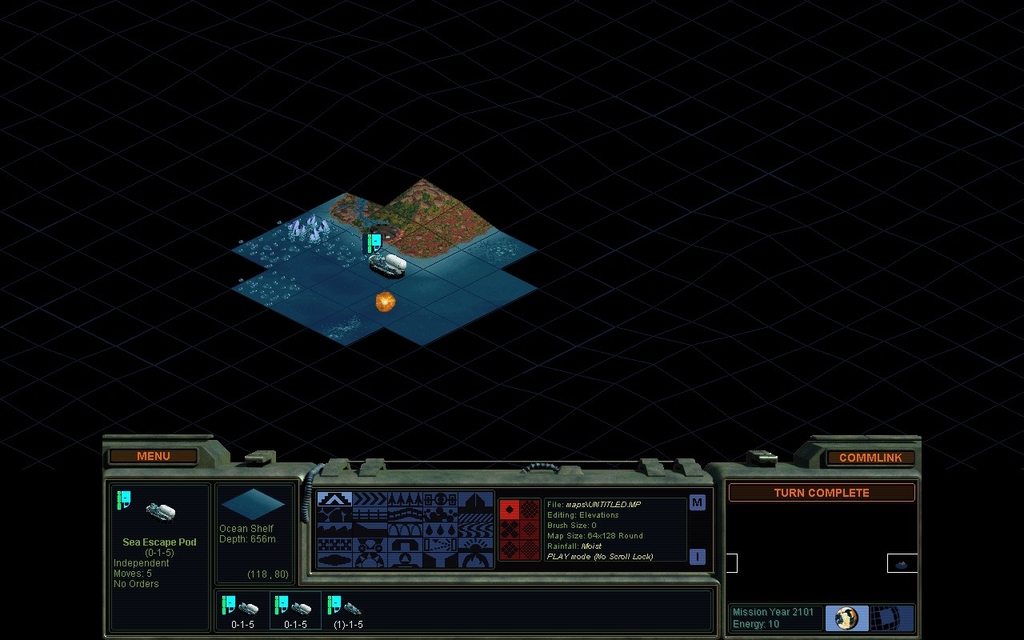Toggle the grid map icon
The width and height of the screenshot is (1024, 640).
coord(886,617)
